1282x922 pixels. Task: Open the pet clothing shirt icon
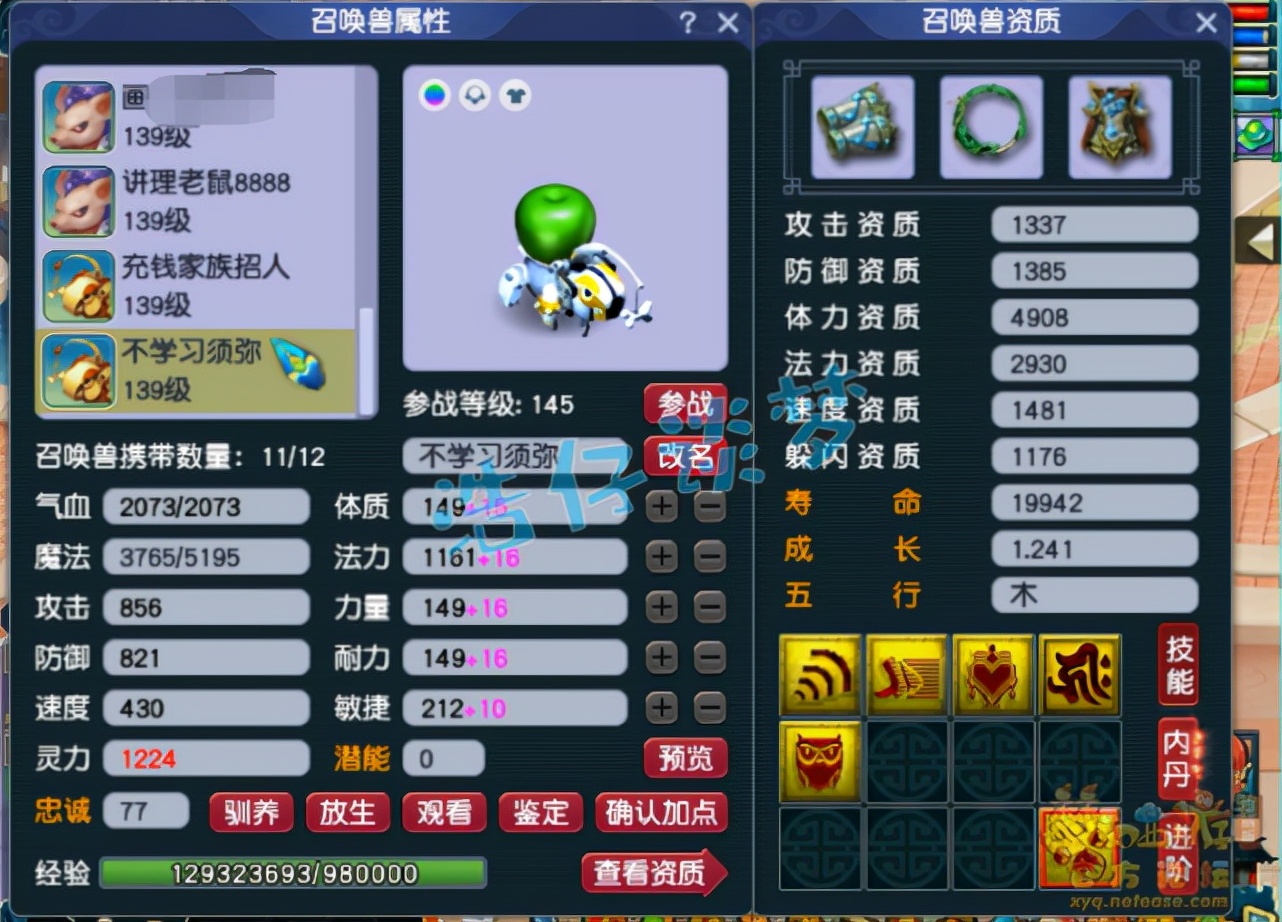coord(512,95)
